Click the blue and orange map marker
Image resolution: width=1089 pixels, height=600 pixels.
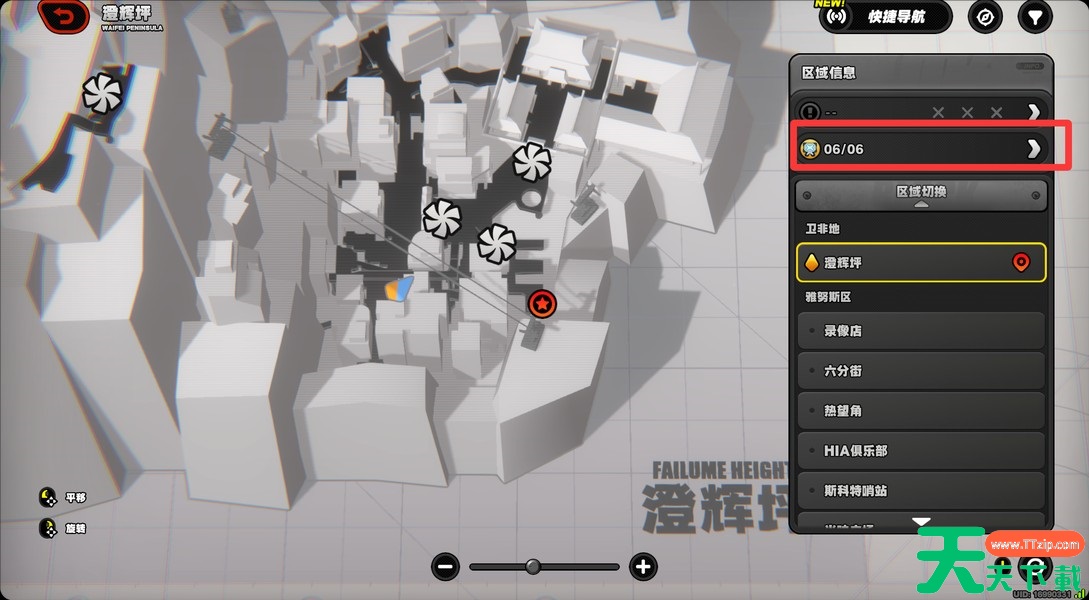(399, 289)
